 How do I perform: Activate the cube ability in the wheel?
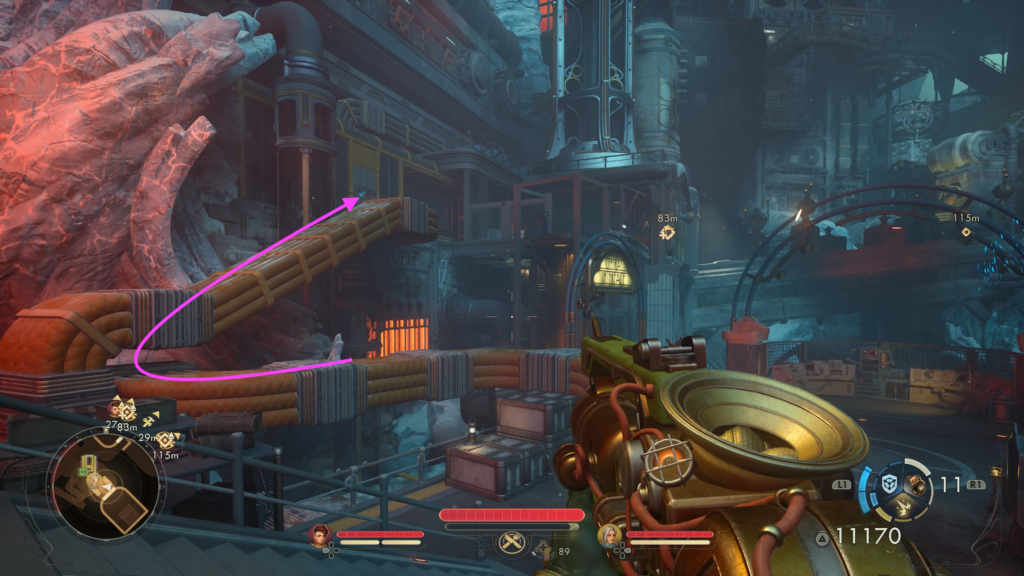pyautogui.click(x=888, y=483)
